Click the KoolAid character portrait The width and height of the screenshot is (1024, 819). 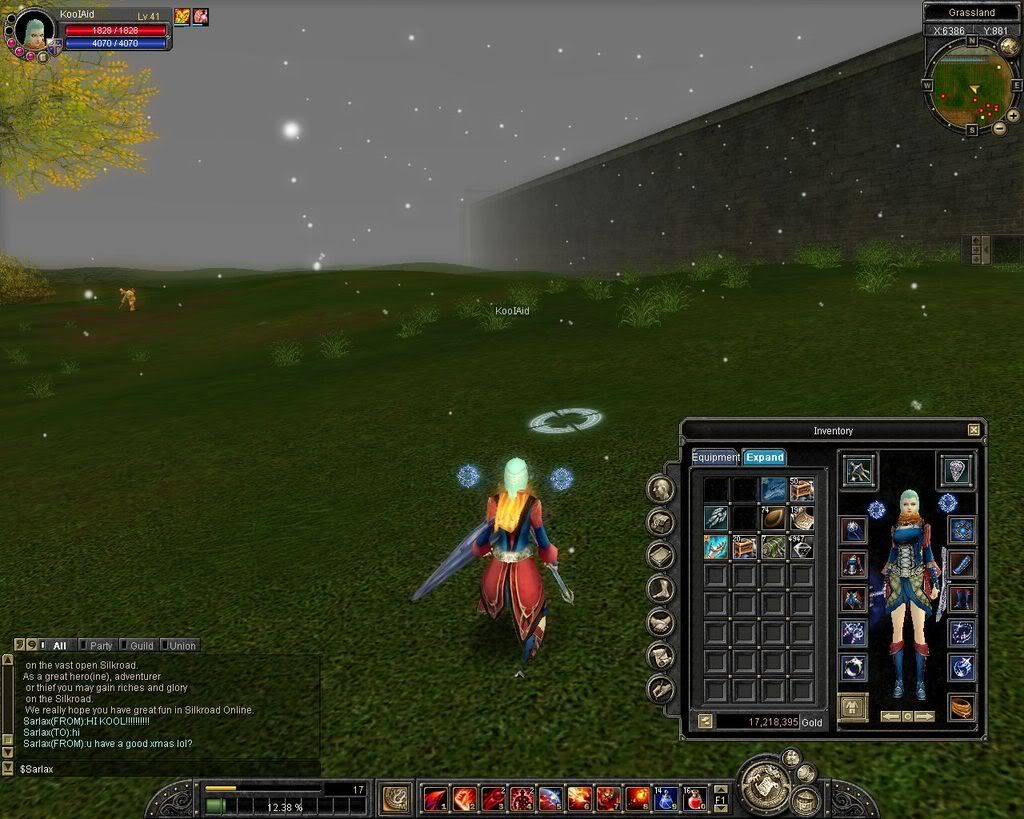click(34, 31)
